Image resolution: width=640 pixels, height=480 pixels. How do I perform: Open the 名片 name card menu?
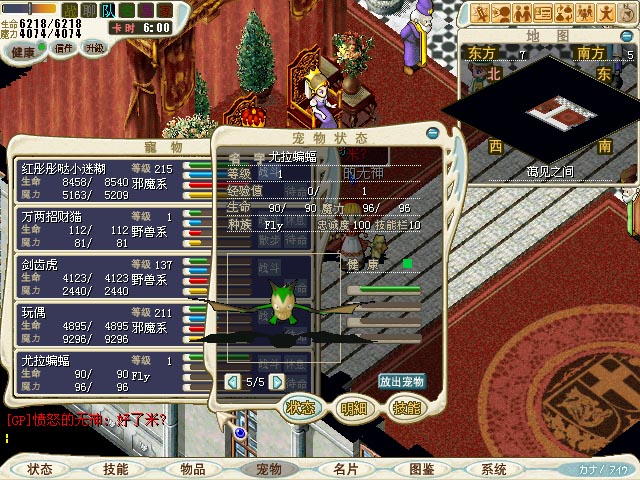click(x=345, y=468)
